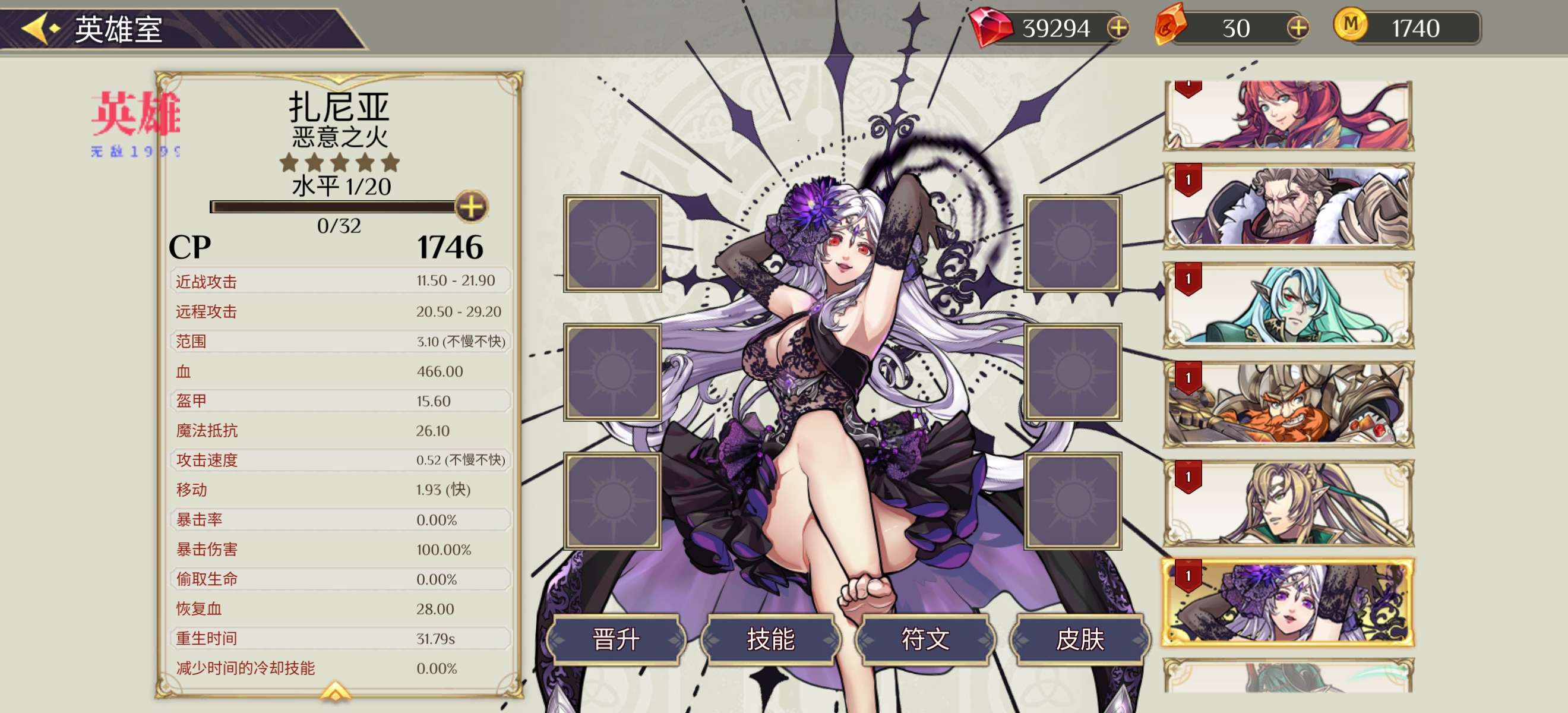Add more red gems with the plus button
The image size is (1568, 713).
(1118, 28)
